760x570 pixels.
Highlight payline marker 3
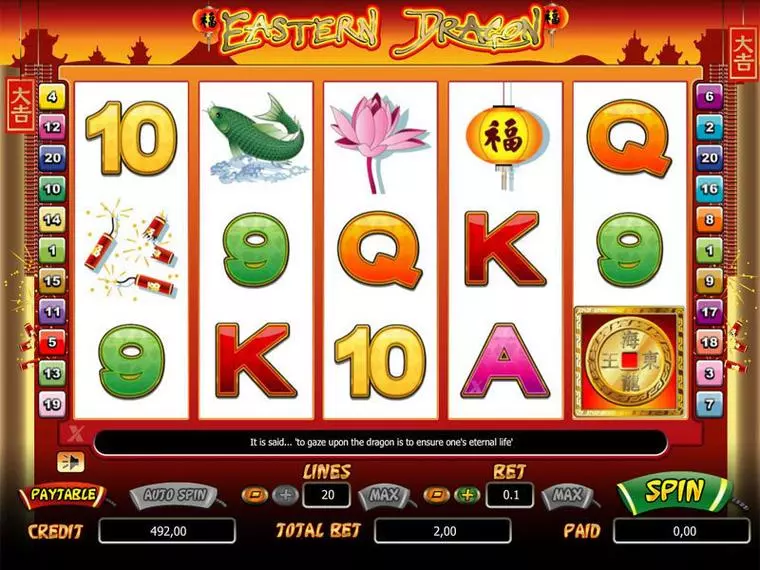click(709, 373)
